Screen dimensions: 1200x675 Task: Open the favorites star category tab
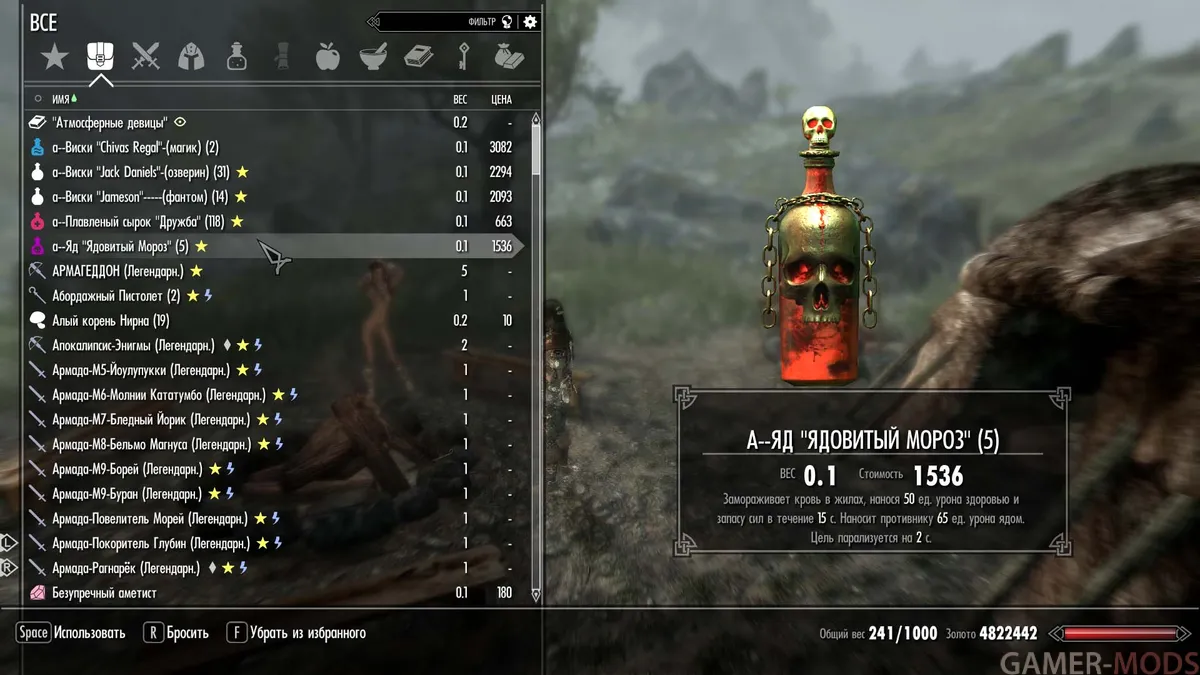[54, 57]
